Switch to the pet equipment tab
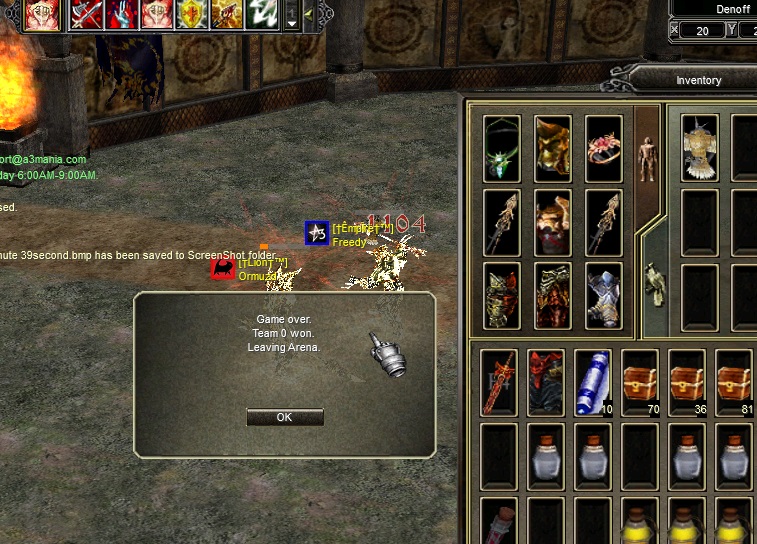Screen dimensions: 757x544 click(x=654, y=283)
